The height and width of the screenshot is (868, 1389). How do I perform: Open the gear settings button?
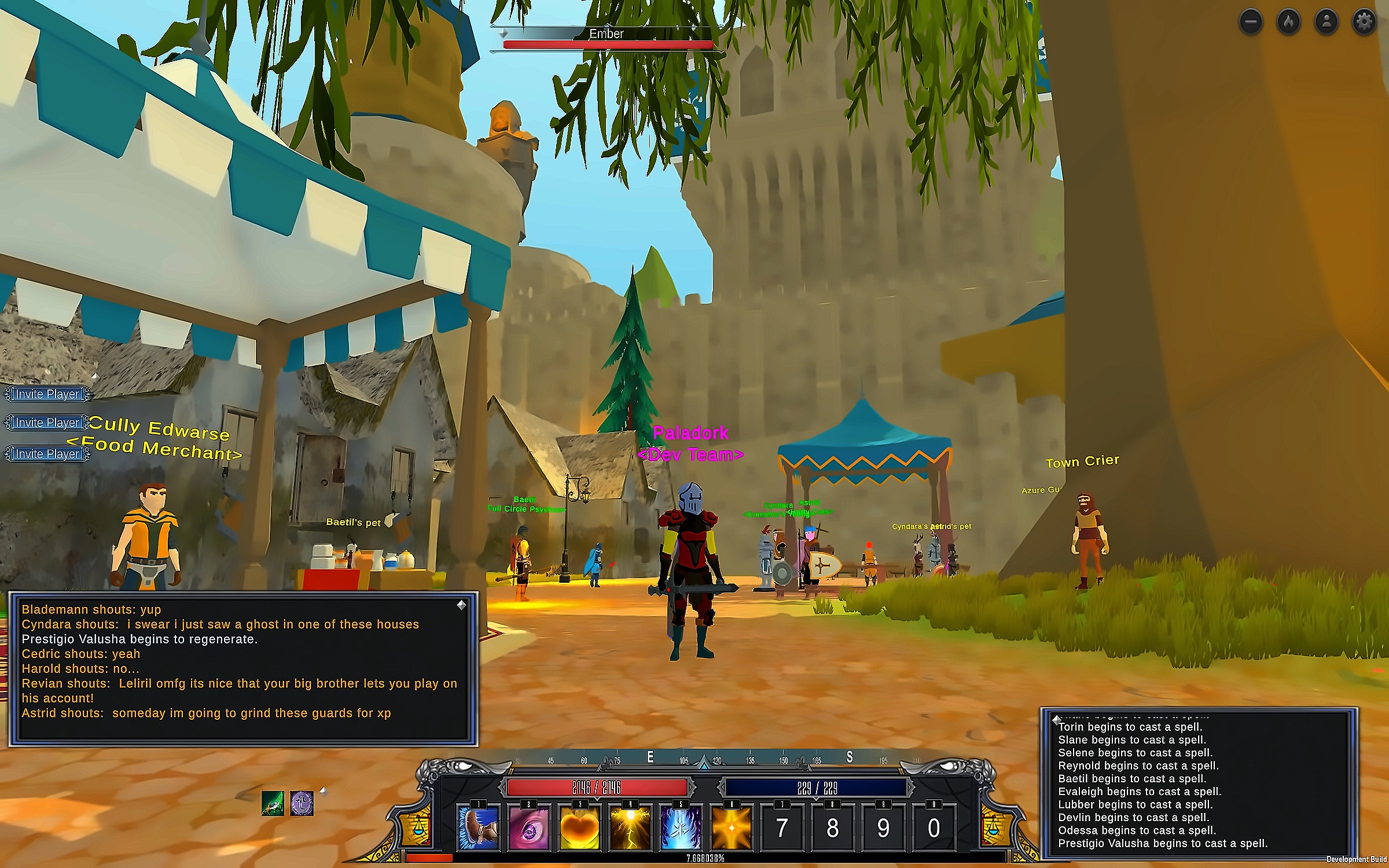(1364, 22)
